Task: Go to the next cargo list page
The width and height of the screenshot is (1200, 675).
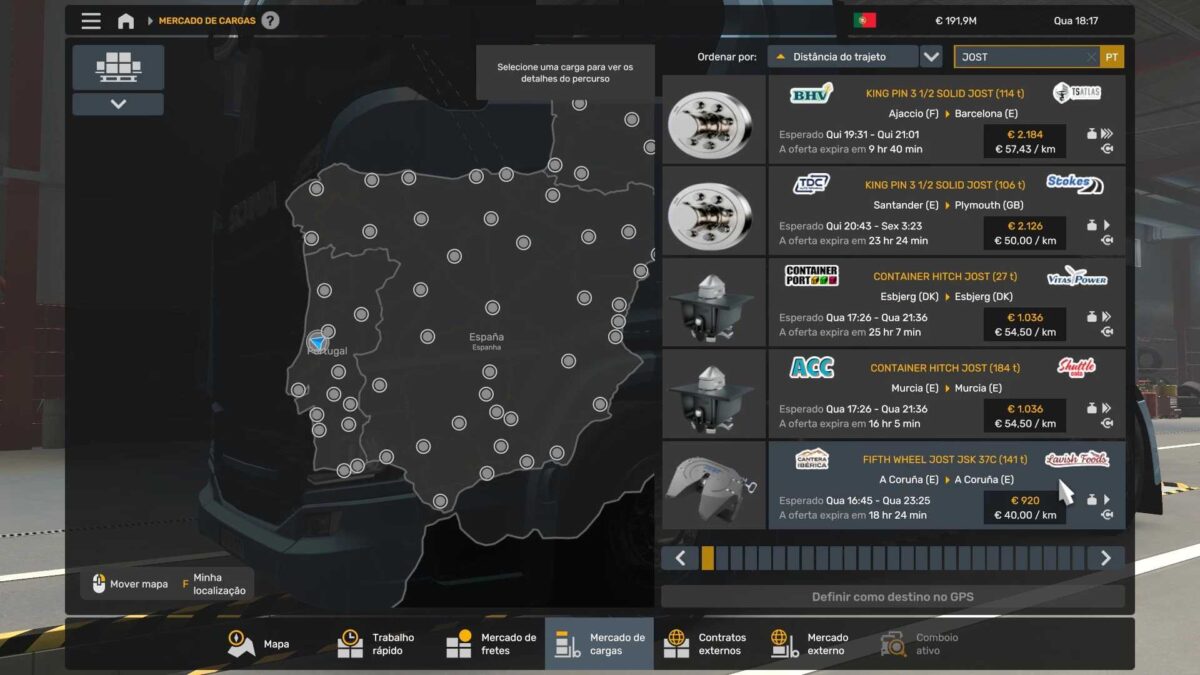Action: pos(1105,558)
